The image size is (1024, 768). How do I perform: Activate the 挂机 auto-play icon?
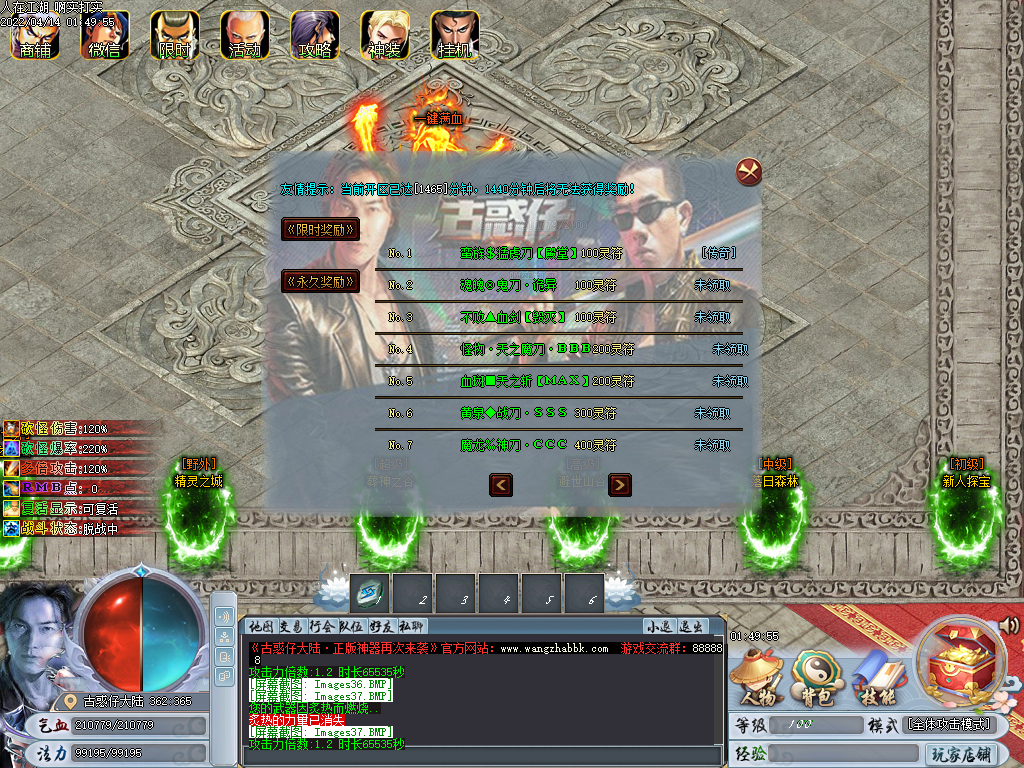455,35
